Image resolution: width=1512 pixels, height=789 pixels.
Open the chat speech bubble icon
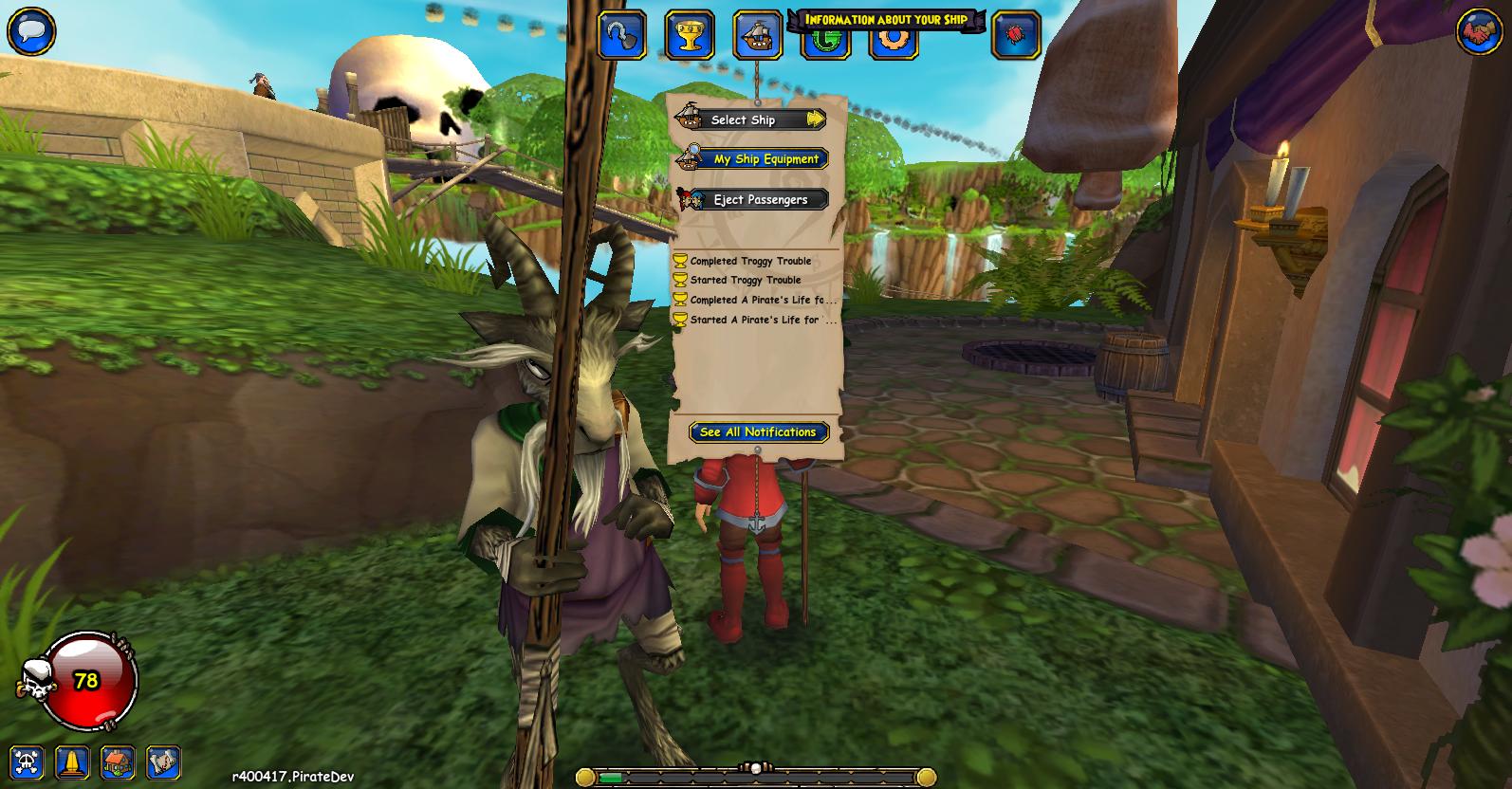pos(30,31)
